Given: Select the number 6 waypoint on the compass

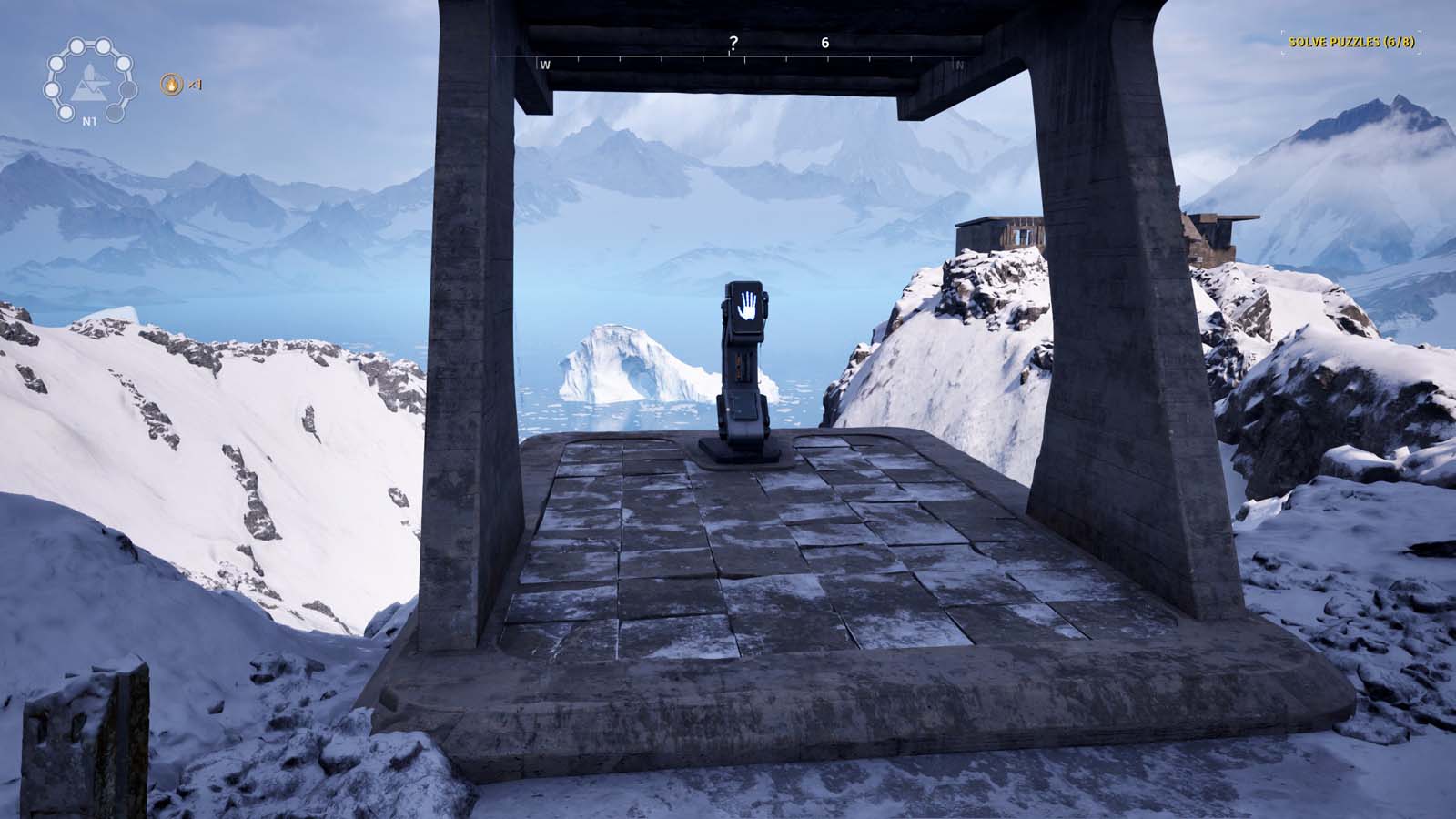Looking at the screenshot, I should [824, 42].
